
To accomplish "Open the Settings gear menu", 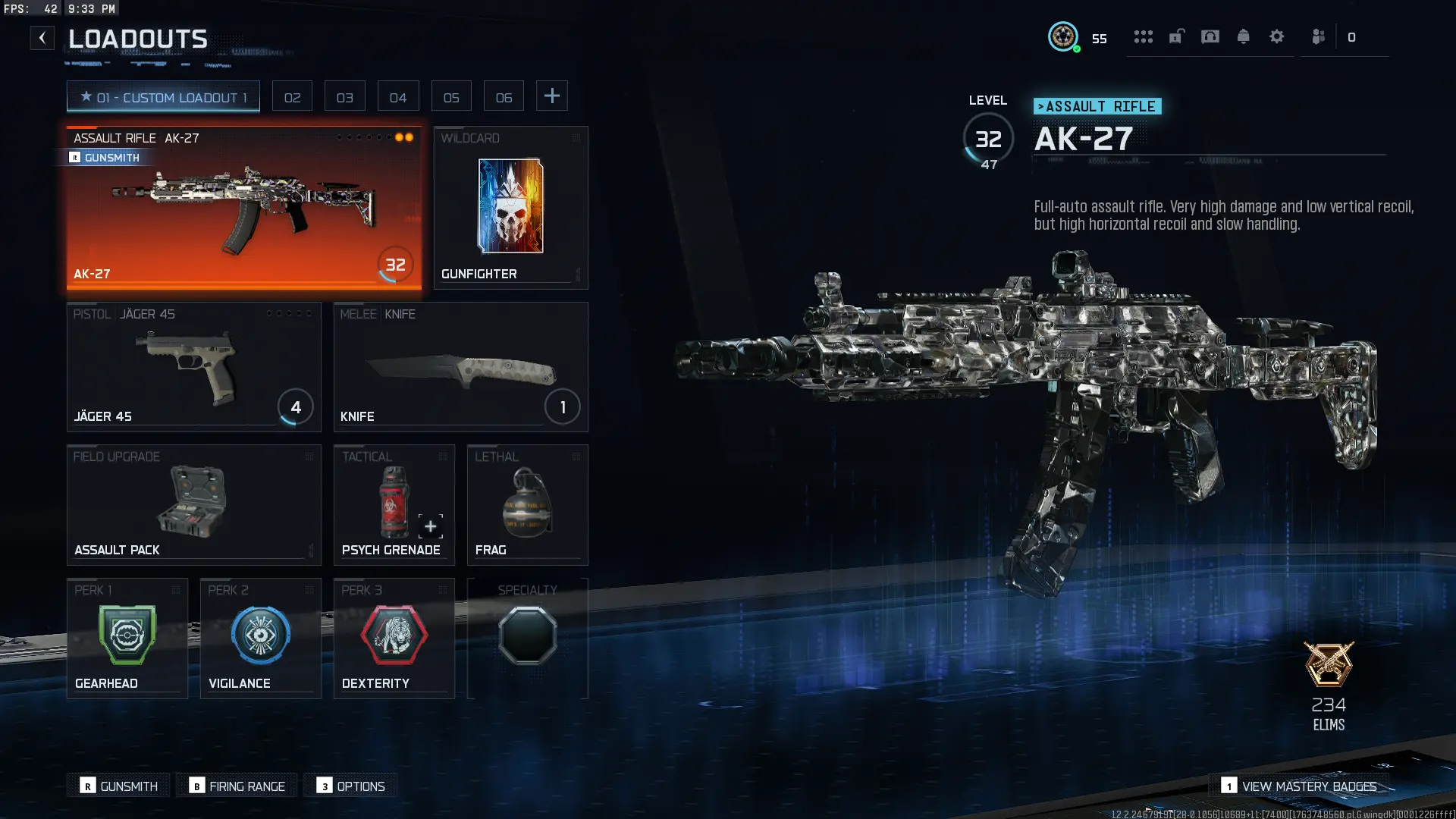I will (1278, 36).
